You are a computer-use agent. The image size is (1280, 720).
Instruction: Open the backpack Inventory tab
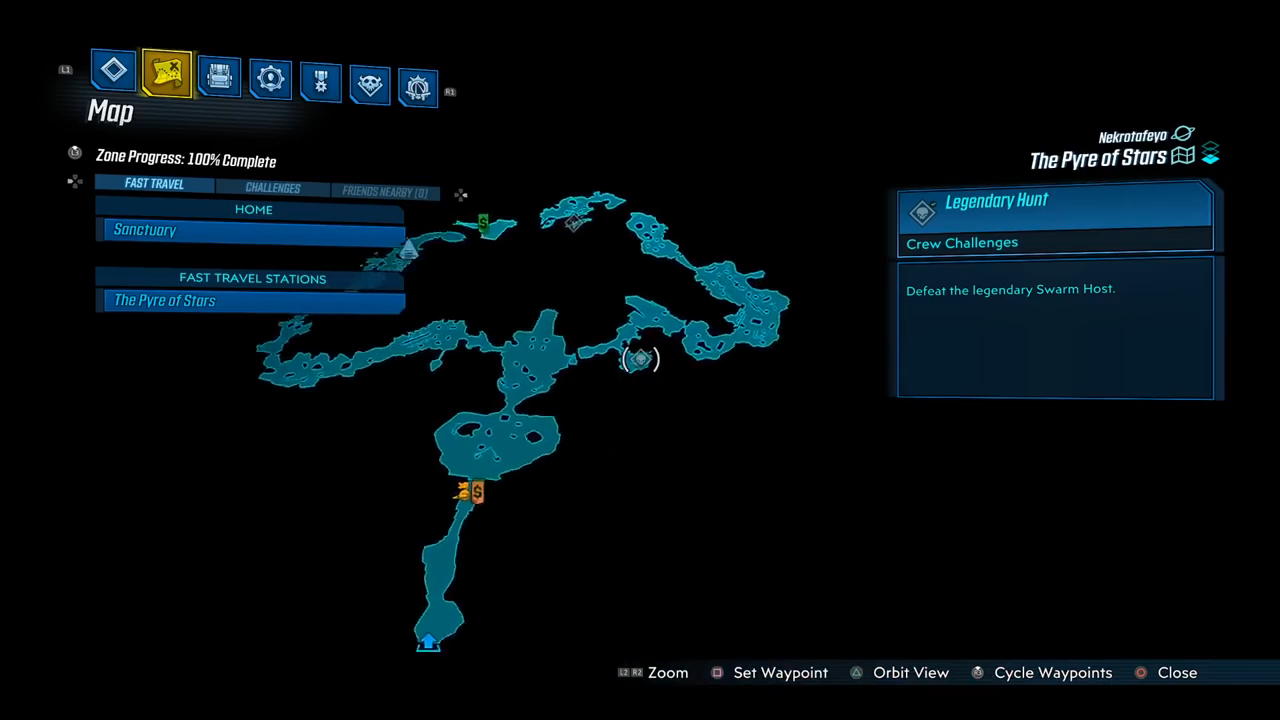pos(219,76)
